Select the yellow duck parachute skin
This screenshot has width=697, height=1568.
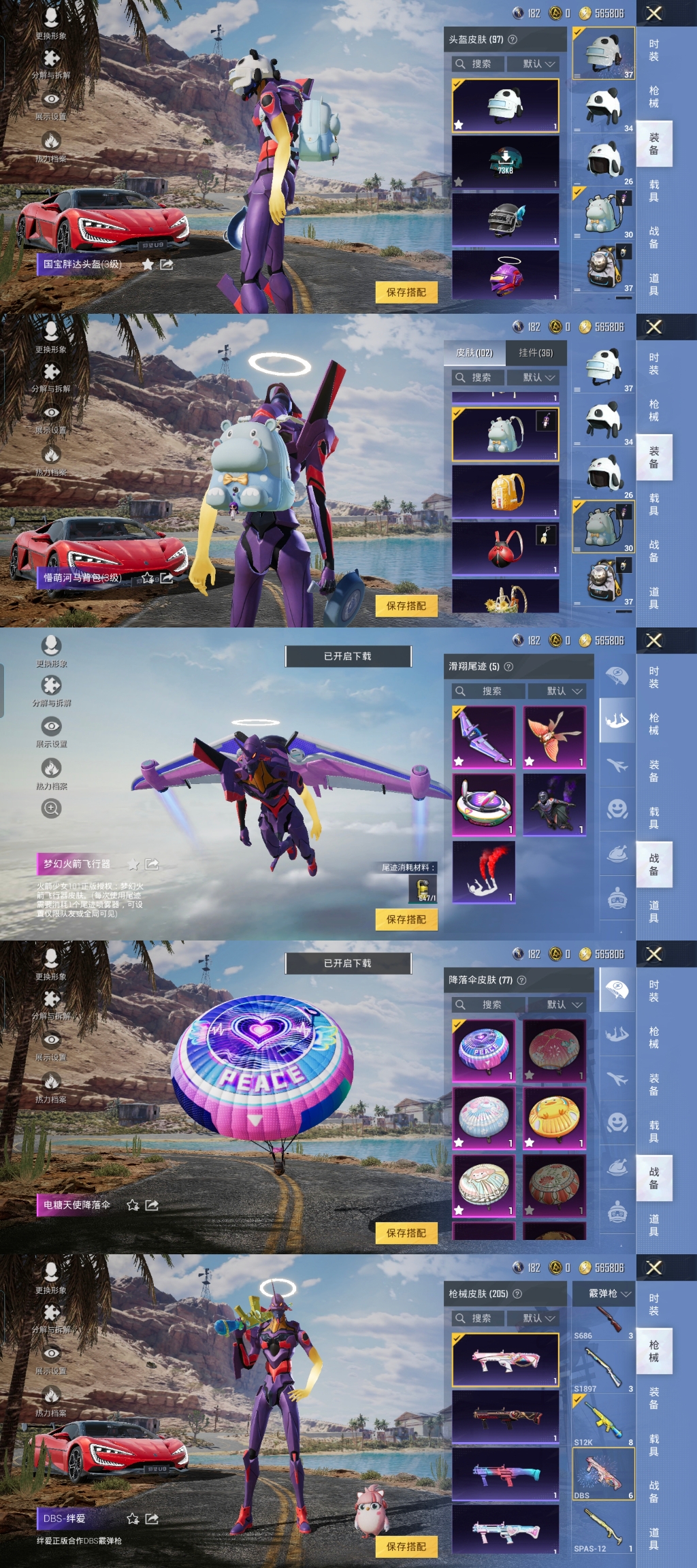coord(554,1117)
